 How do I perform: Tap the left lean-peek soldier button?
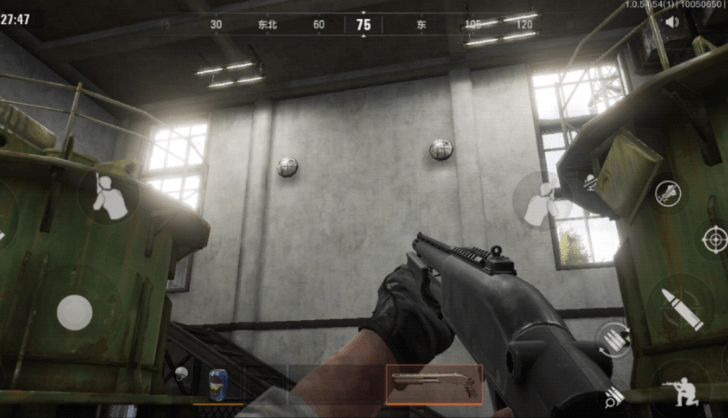(108, 197)
